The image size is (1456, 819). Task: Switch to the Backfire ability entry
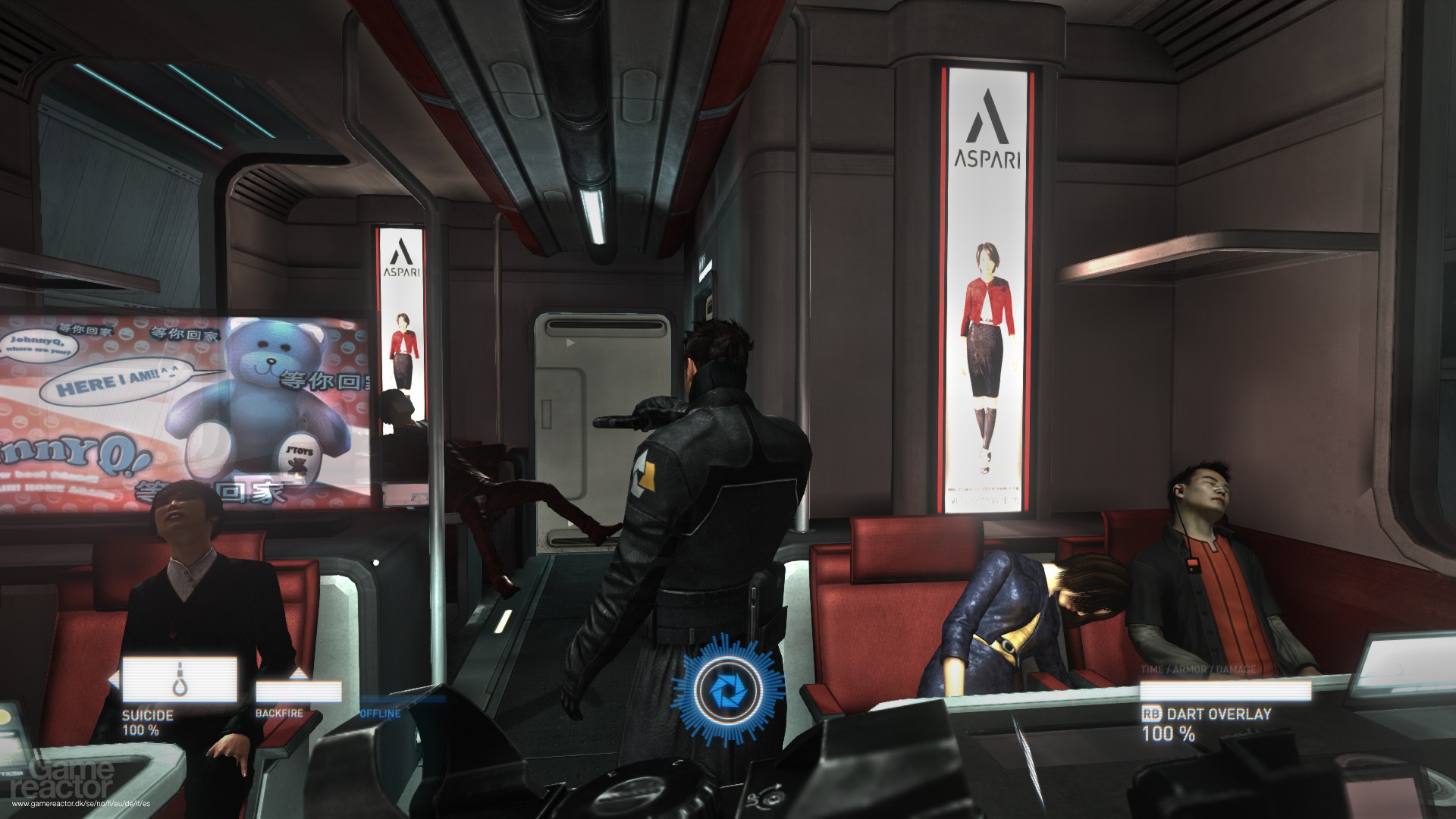(x=281, y=713)
